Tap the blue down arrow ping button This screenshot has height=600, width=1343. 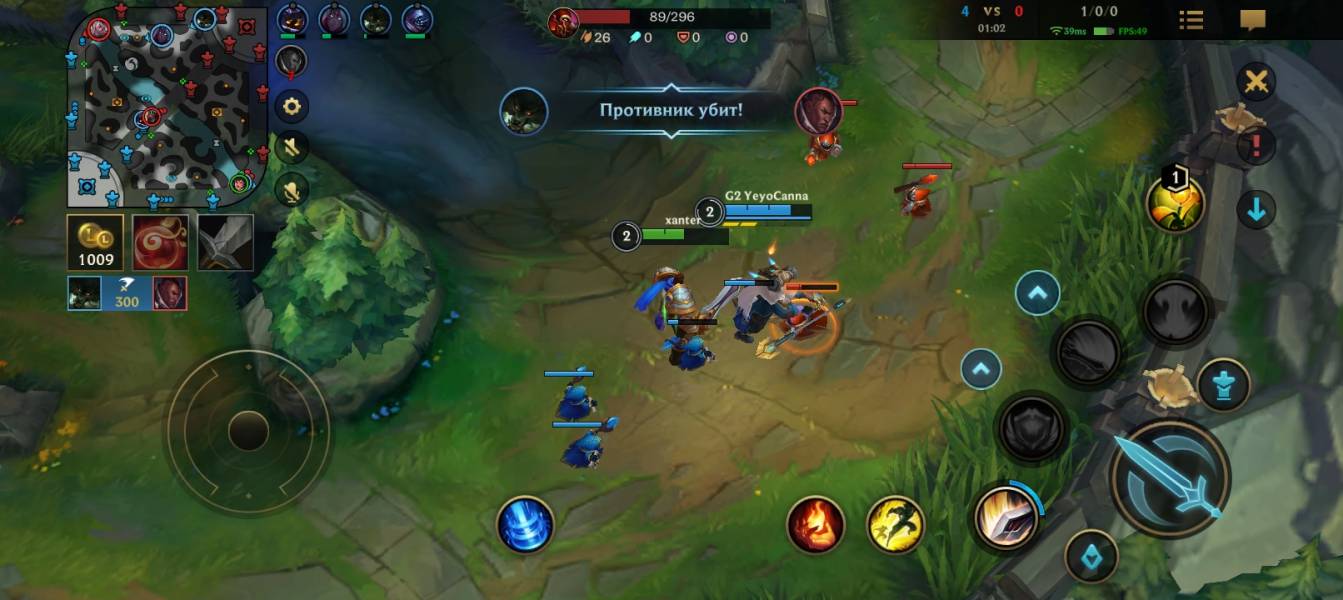pos(1256,210)
